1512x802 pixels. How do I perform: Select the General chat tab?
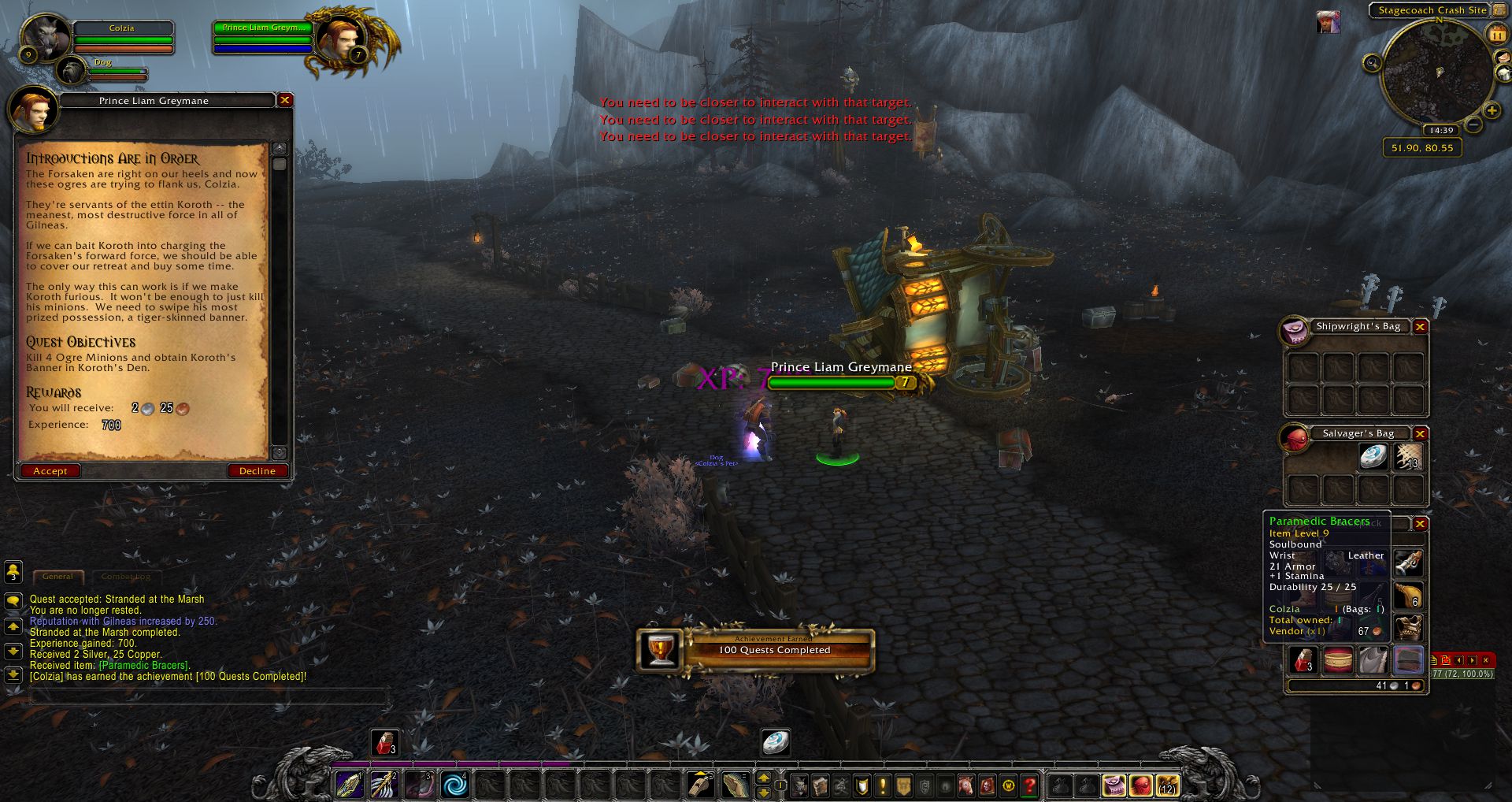[x=57, y=577]
